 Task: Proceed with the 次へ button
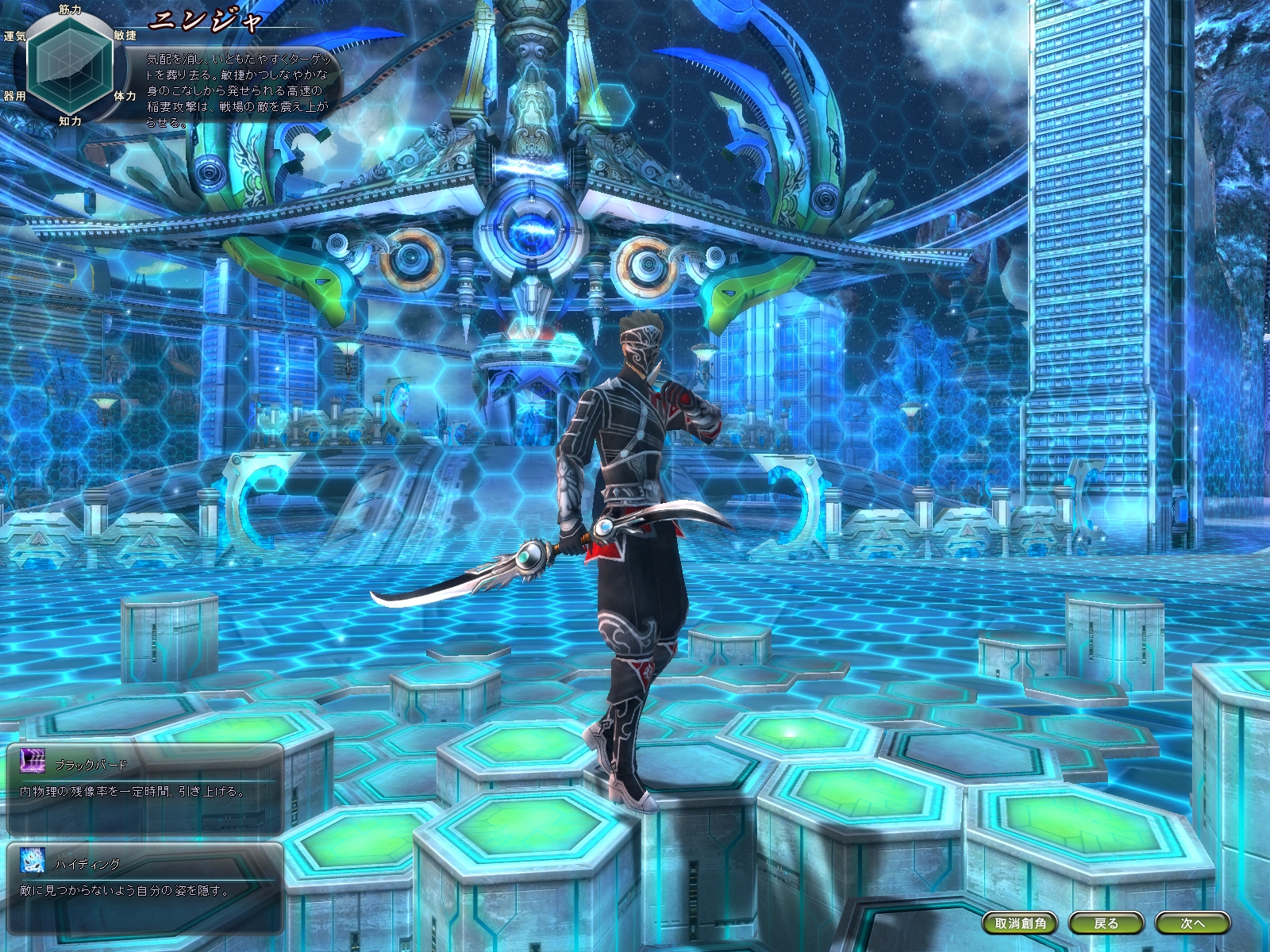pos(1192,923)
